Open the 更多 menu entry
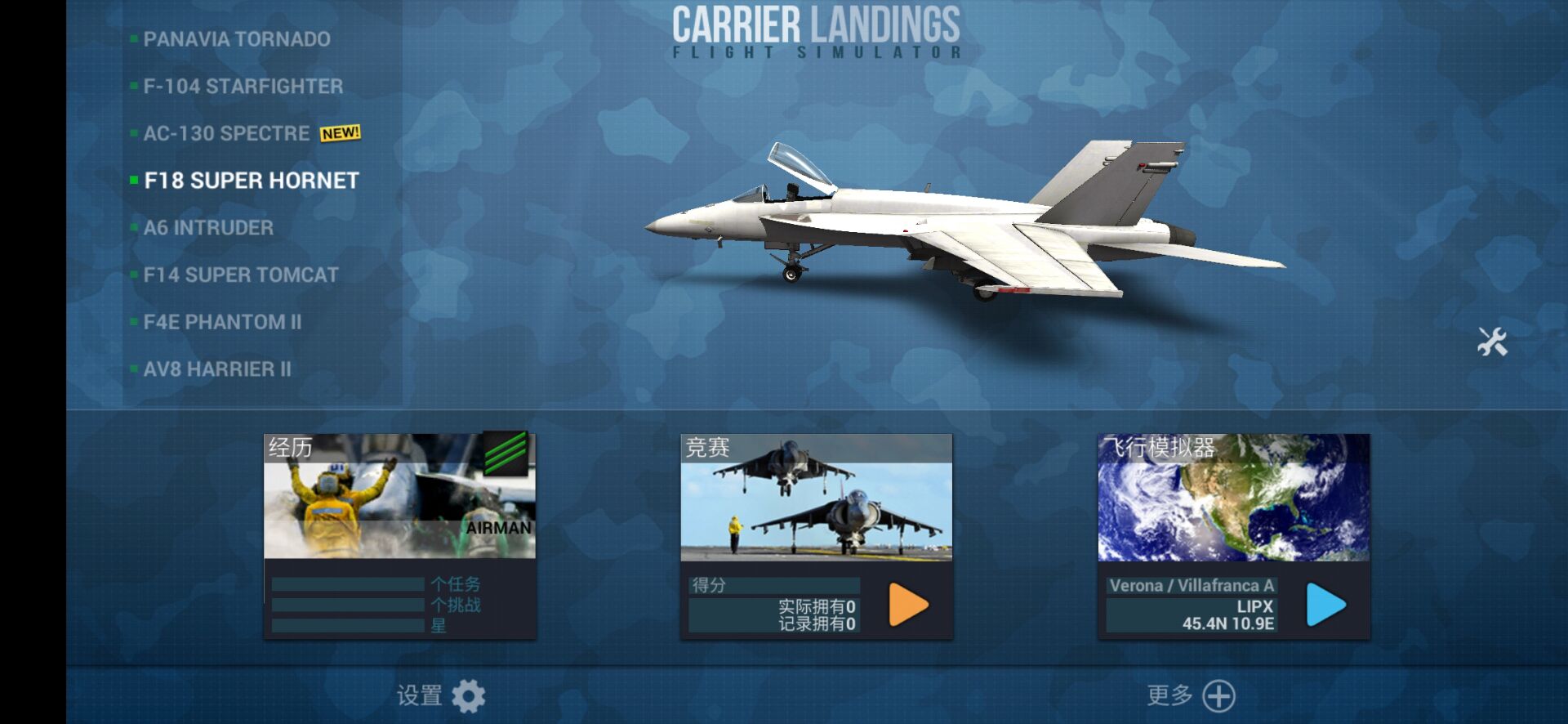Image resolution: width=1568 pixels, height=724 pixels. click(x=1169, y=695)
